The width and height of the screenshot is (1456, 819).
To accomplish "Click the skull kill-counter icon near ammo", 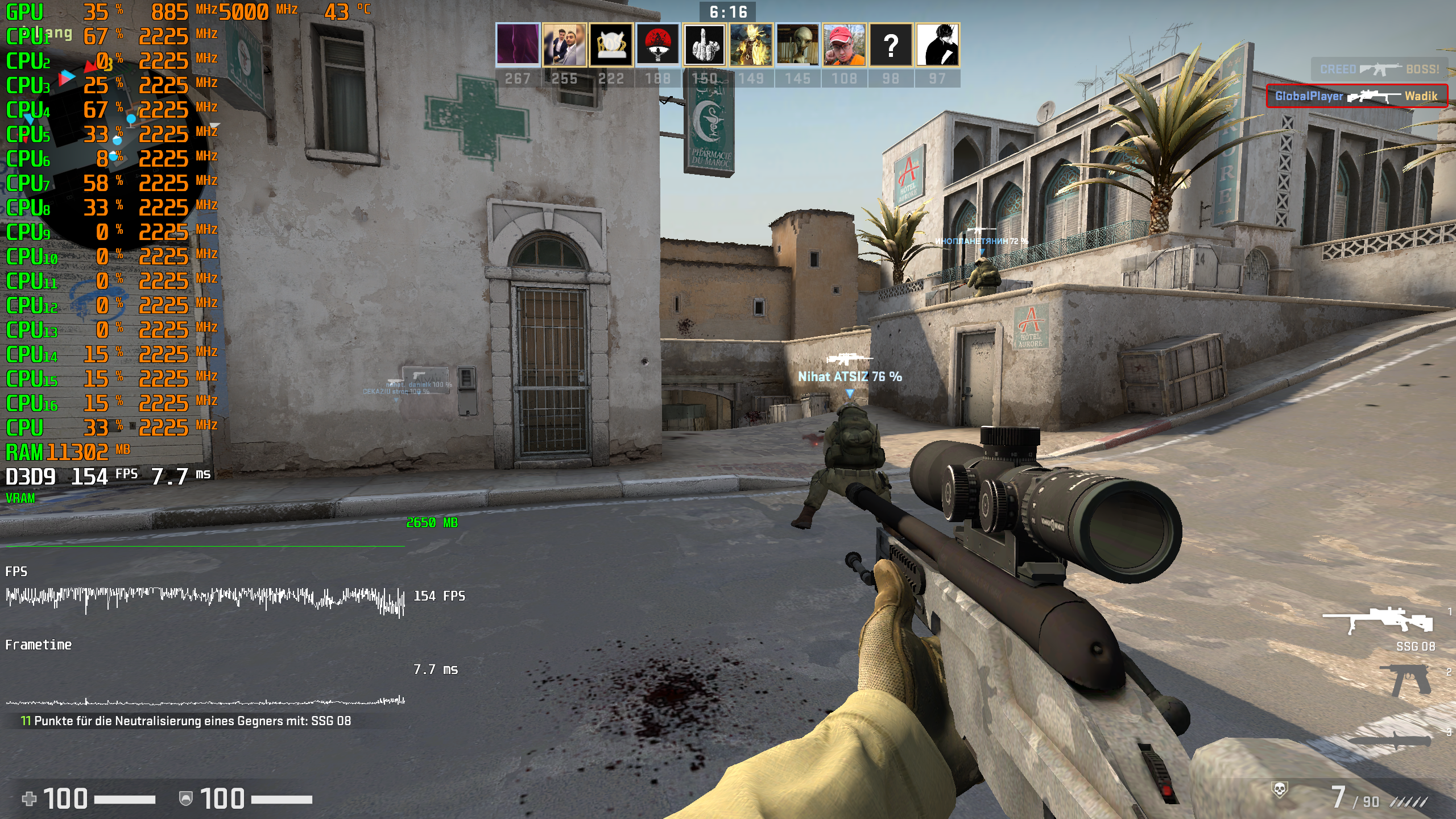I will (1280, 789).
